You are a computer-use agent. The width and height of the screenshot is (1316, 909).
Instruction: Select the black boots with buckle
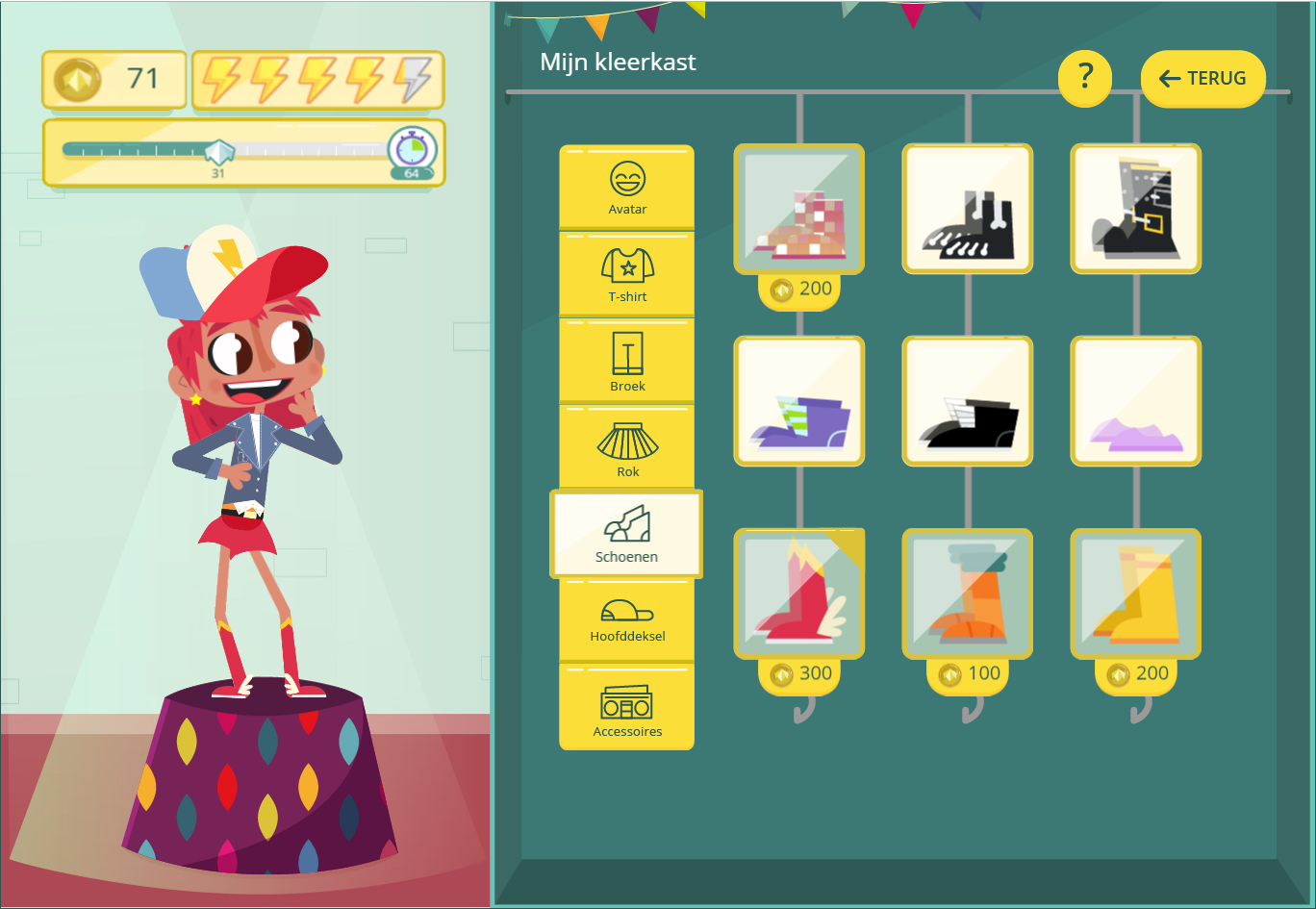tap(1135, 209)
